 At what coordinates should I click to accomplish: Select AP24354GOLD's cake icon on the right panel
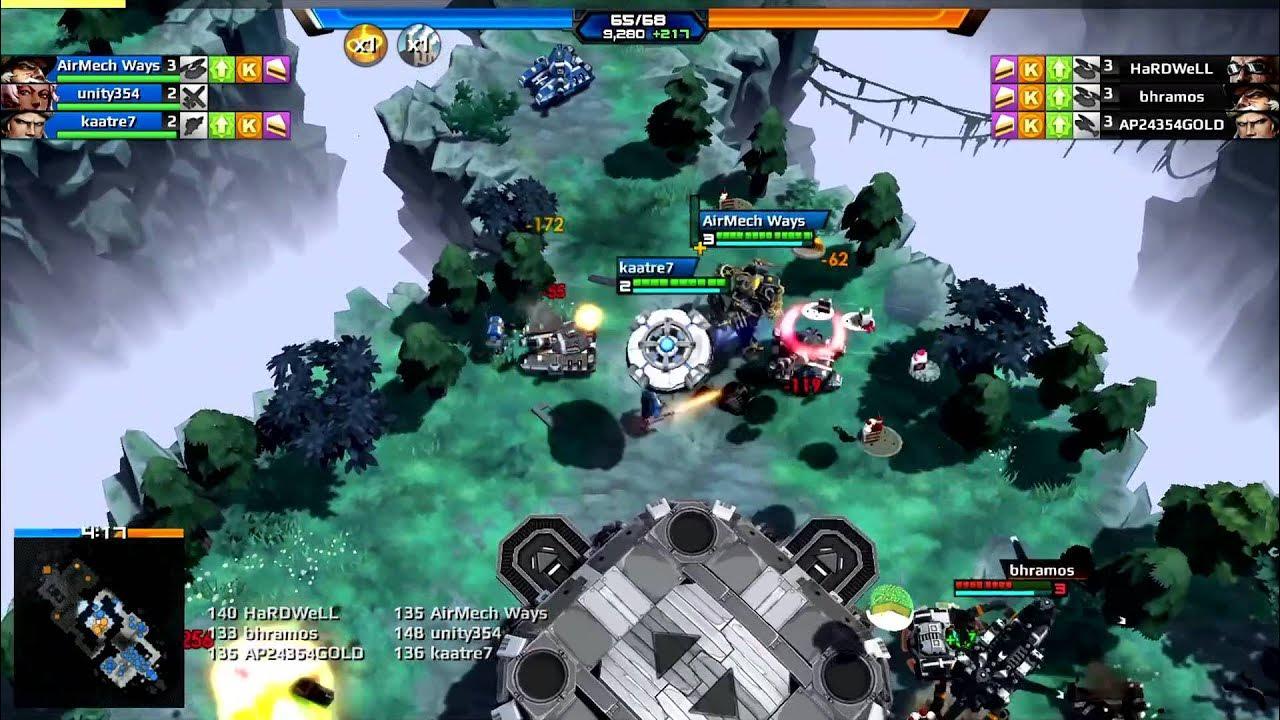click(x=1003, y=127)
